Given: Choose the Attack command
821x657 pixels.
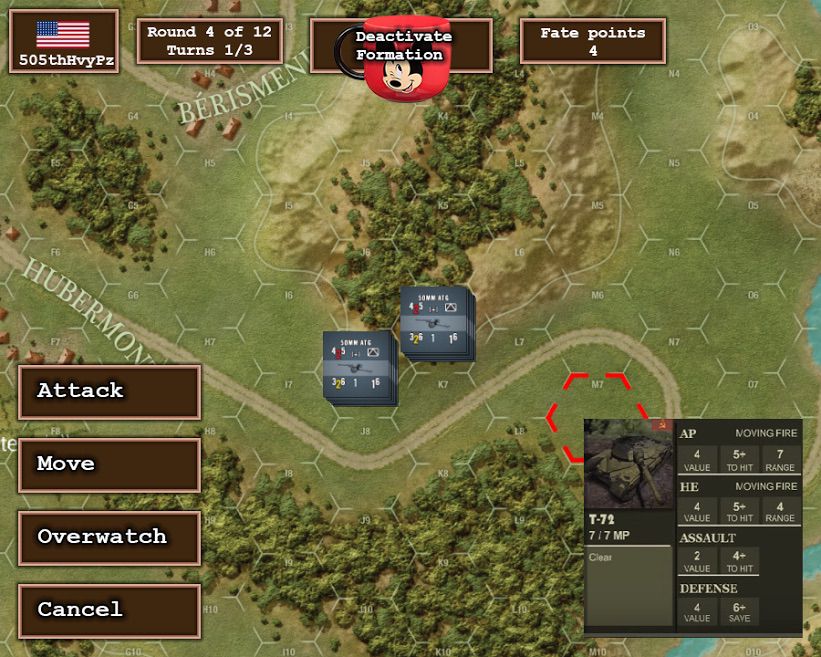Looking at the screenshot, I should (x=109, y=391).
